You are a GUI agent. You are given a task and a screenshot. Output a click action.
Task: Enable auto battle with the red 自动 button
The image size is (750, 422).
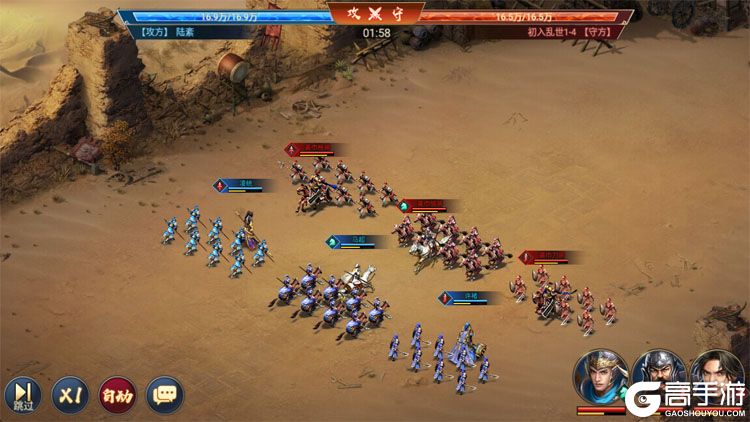(117, 394)
